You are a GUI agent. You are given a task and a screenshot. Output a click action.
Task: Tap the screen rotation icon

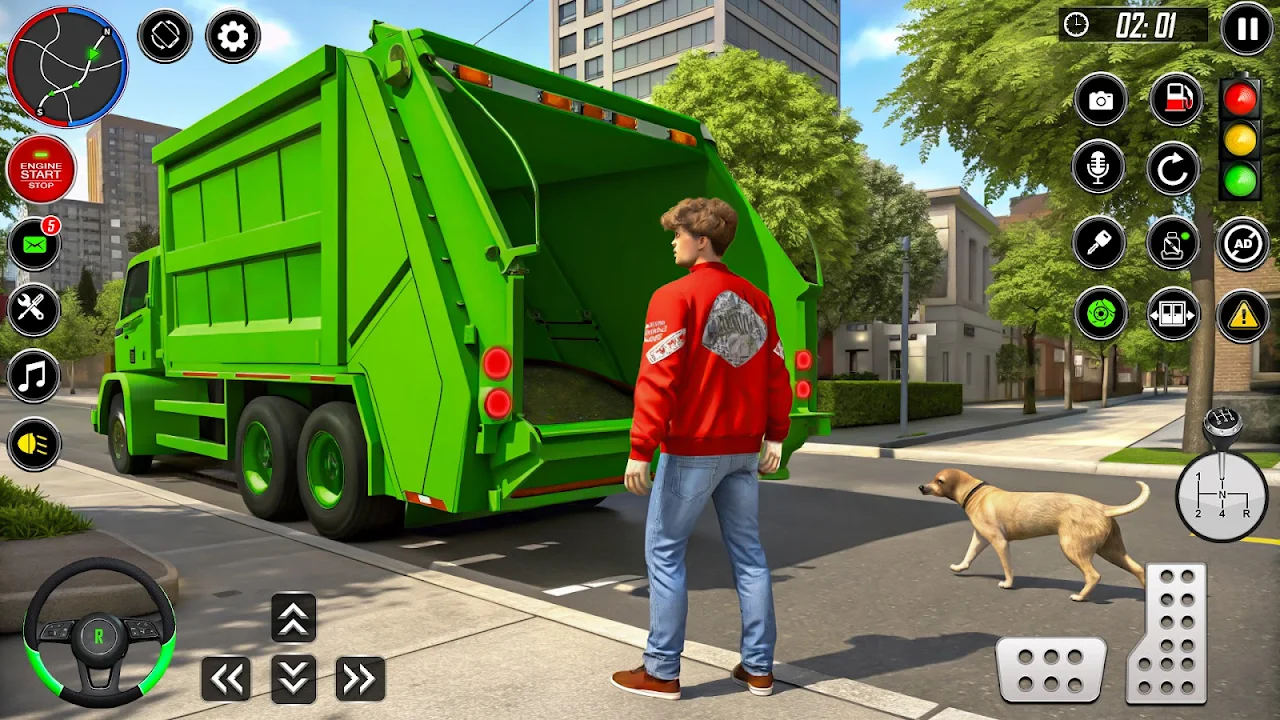point(165,36)
